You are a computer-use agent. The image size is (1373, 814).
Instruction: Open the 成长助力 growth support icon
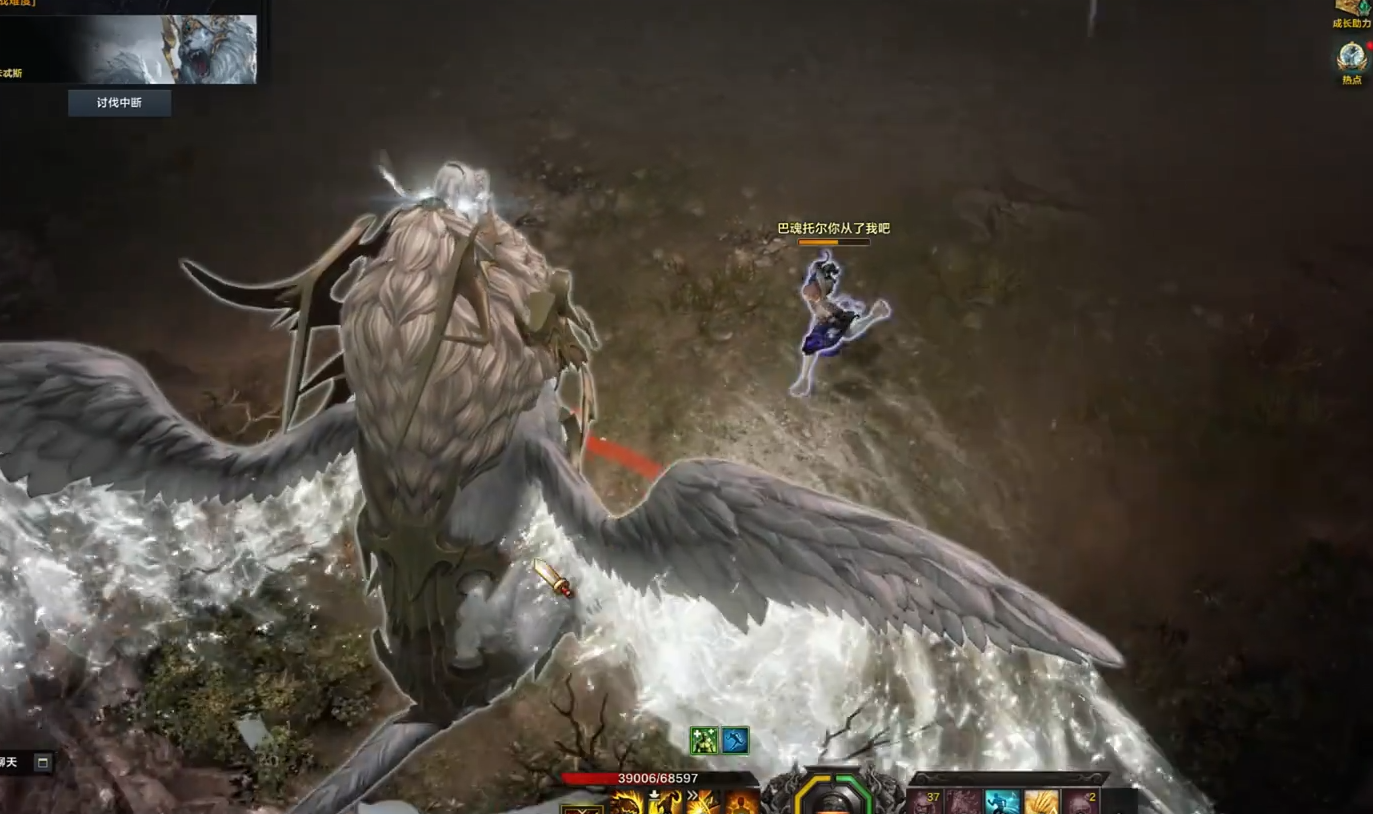1352,10
